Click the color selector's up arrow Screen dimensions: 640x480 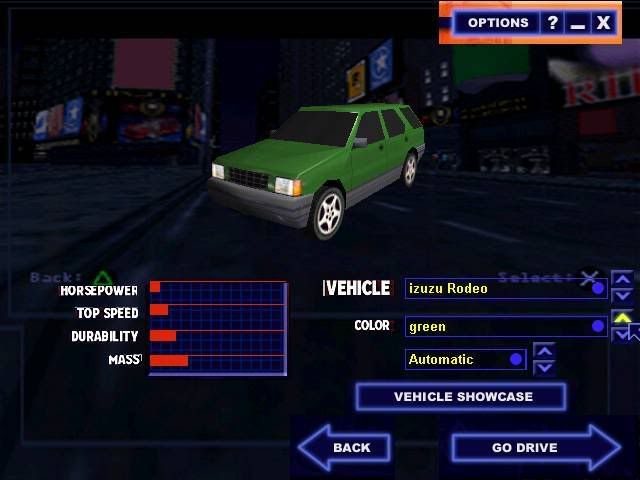tap(622, 319)
